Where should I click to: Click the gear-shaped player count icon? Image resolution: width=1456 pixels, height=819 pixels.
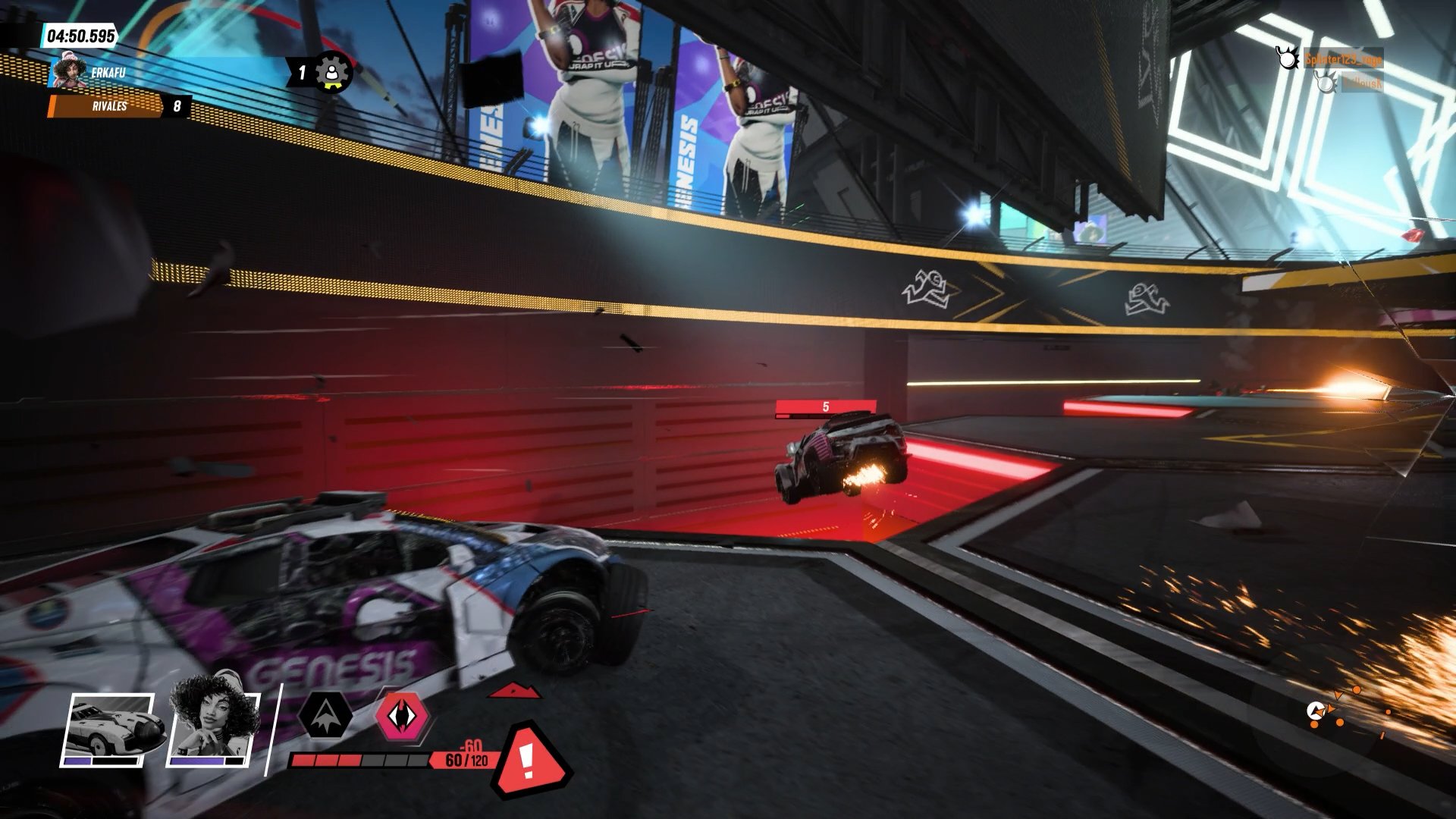coord(331,72)
